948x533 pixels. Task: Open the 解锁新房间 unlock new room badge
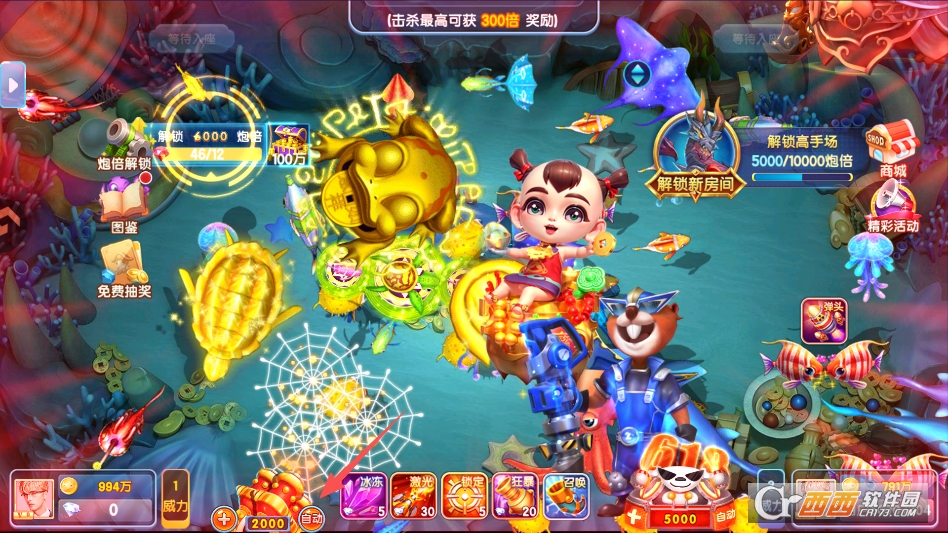(x=696, y=150)
